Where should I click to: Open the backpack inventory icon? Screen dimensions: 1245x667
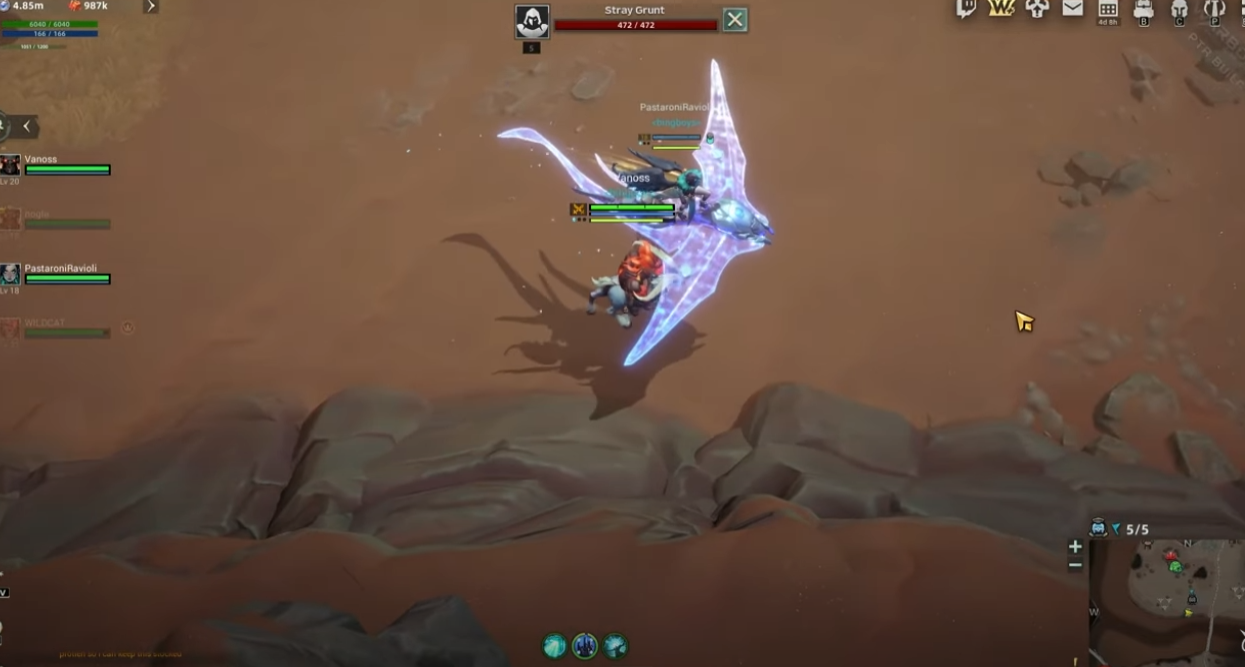(x=1144, y=10)
